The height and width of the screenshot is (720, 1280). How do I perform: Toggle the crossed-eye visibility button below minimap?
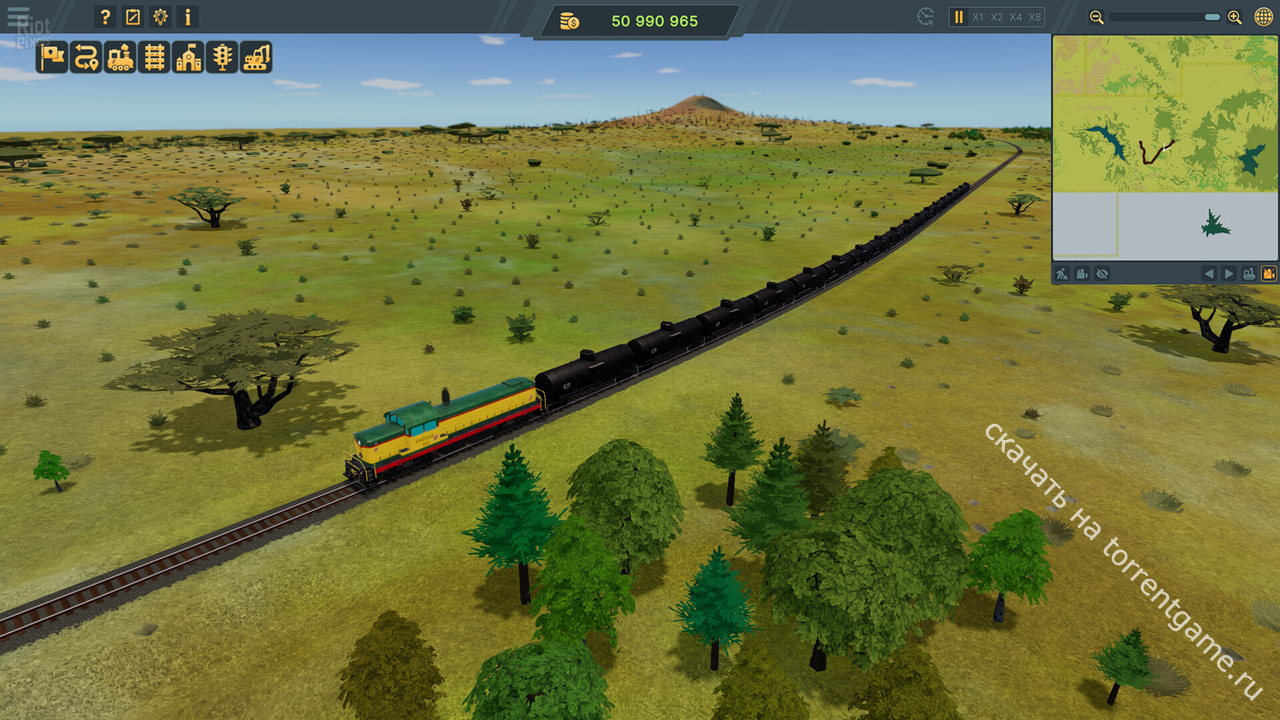click(x=1103, y=273)
